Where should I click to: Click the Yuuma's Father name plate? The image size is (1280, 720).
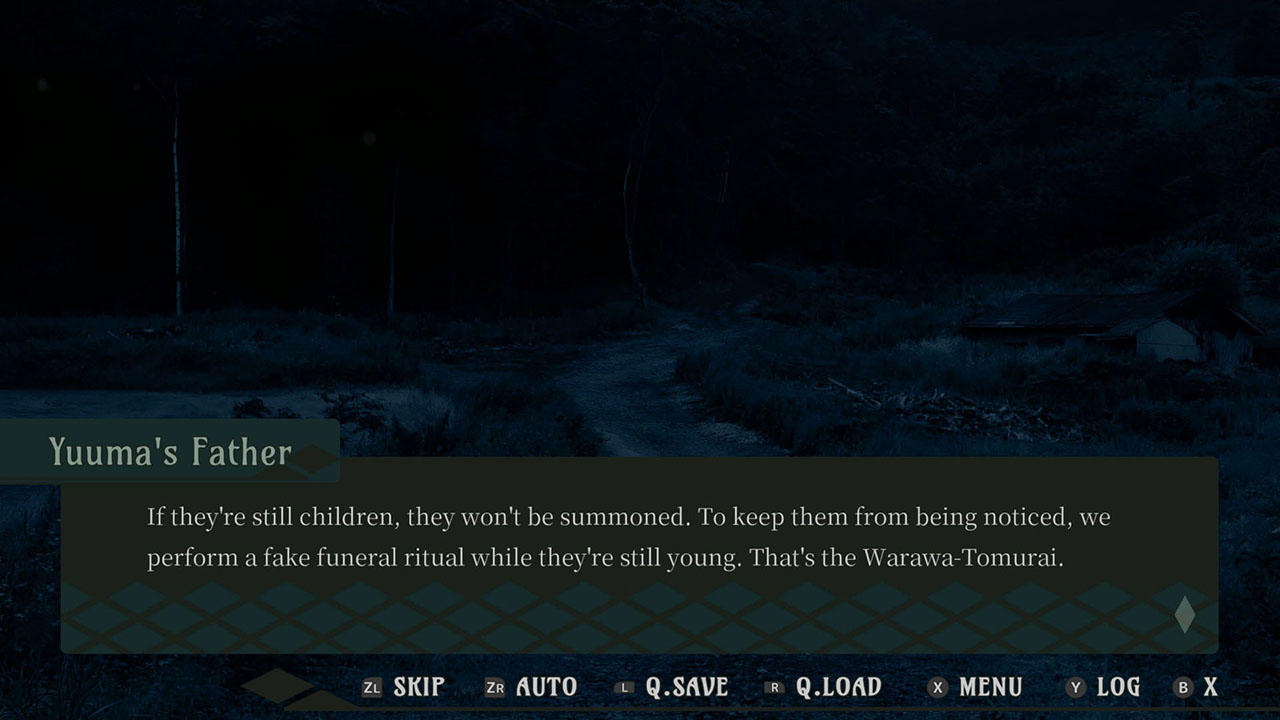point(170,452)
